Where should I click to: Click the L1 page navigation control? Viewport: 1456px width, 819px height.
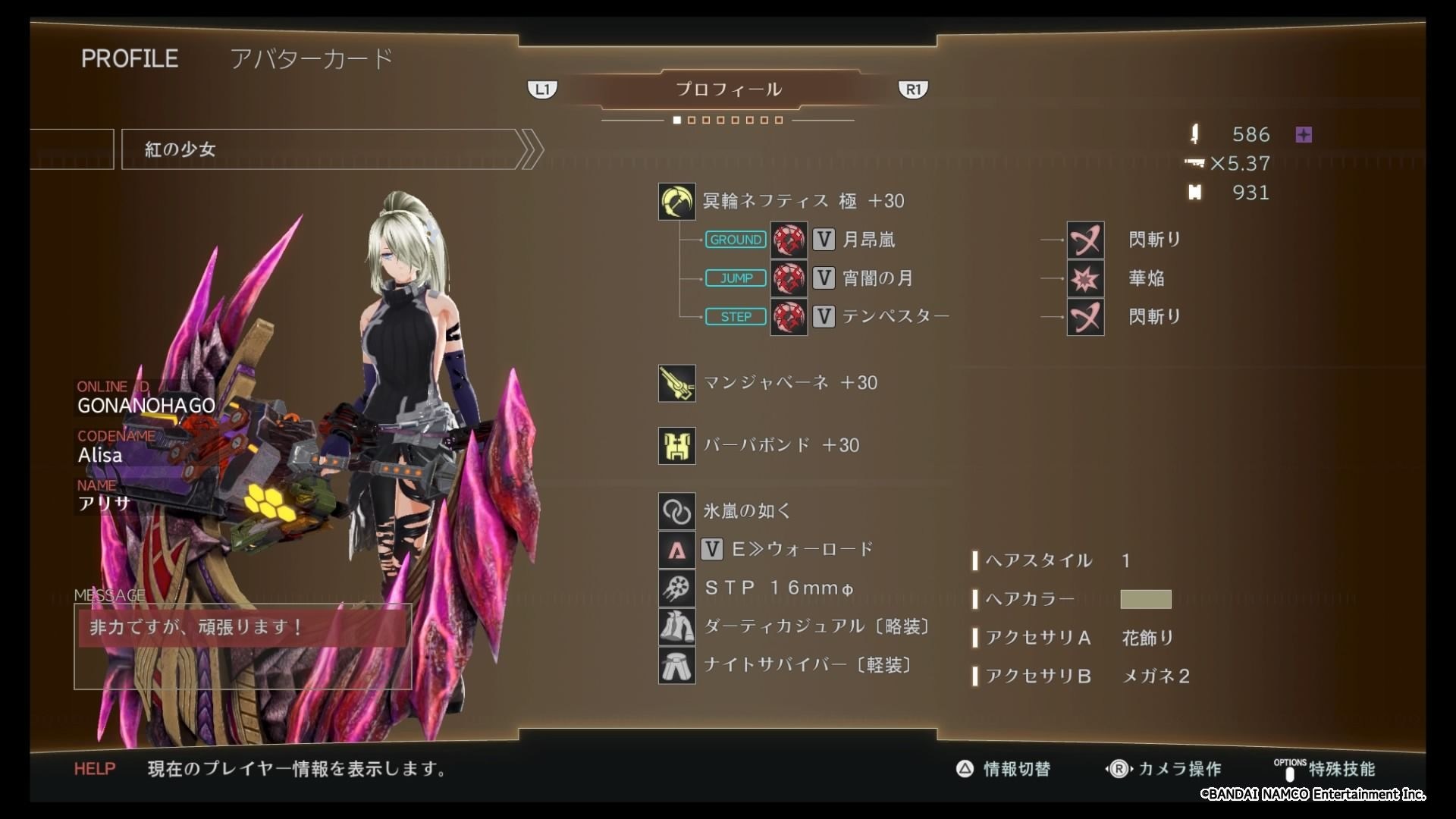click(542, 89)
